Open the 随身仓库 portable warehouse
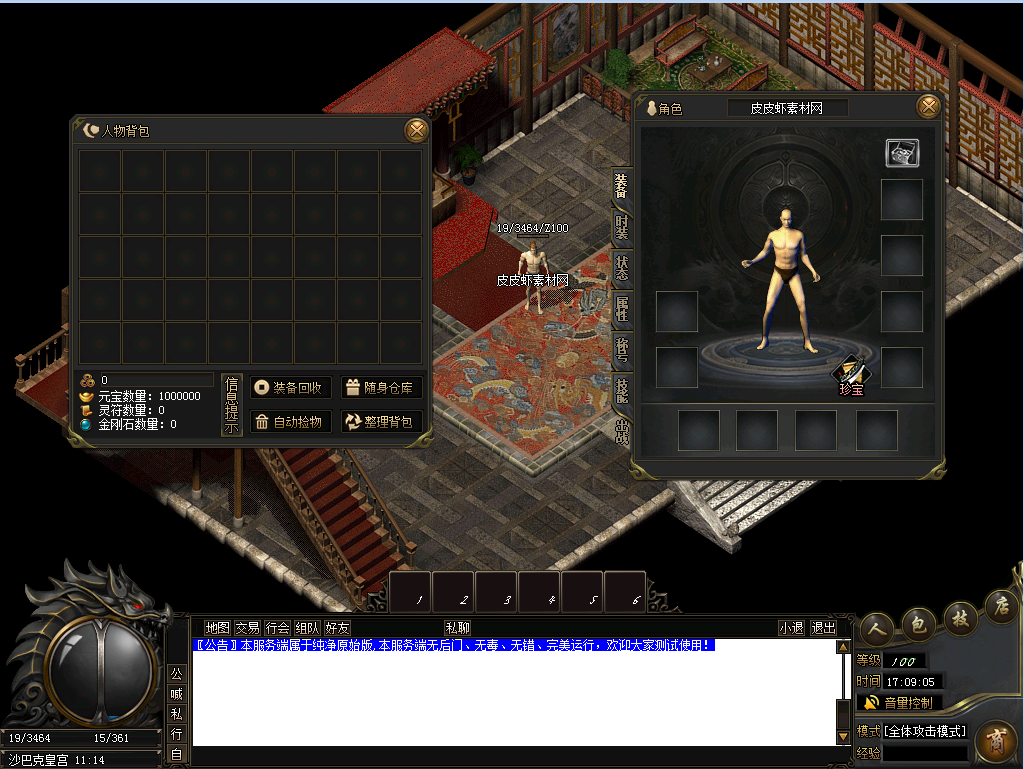Screen dimensions: 1024x769 click(x=382, y=388)
